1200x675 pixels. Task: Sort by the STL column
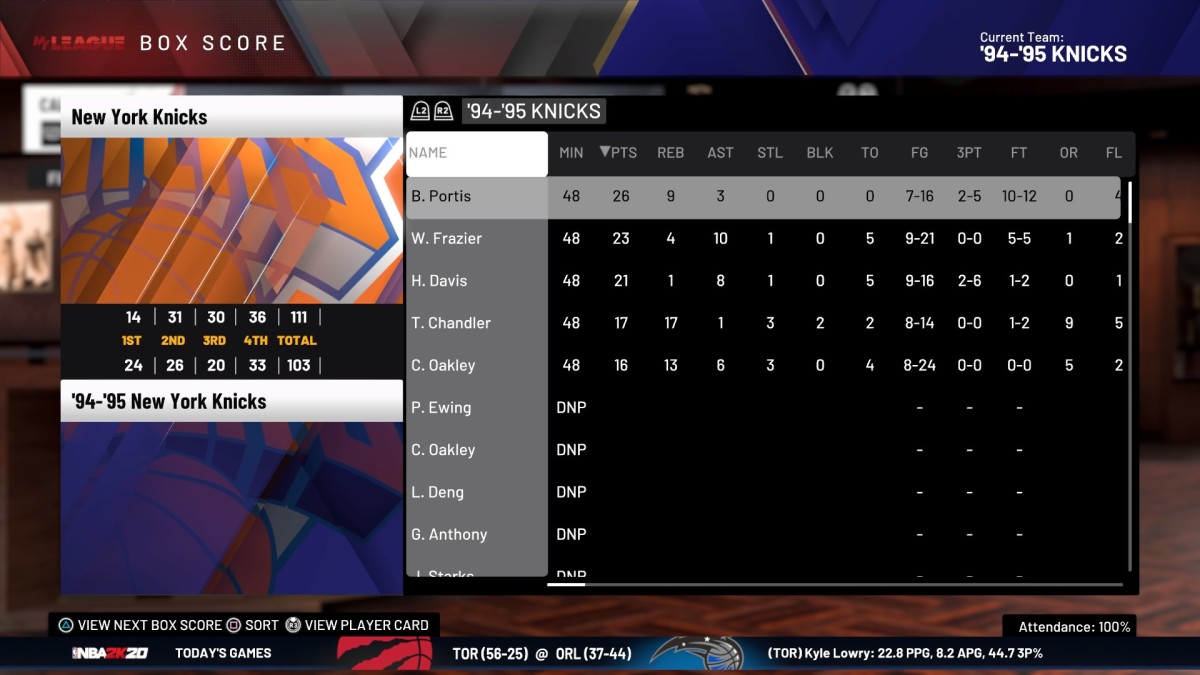point(770,153)
